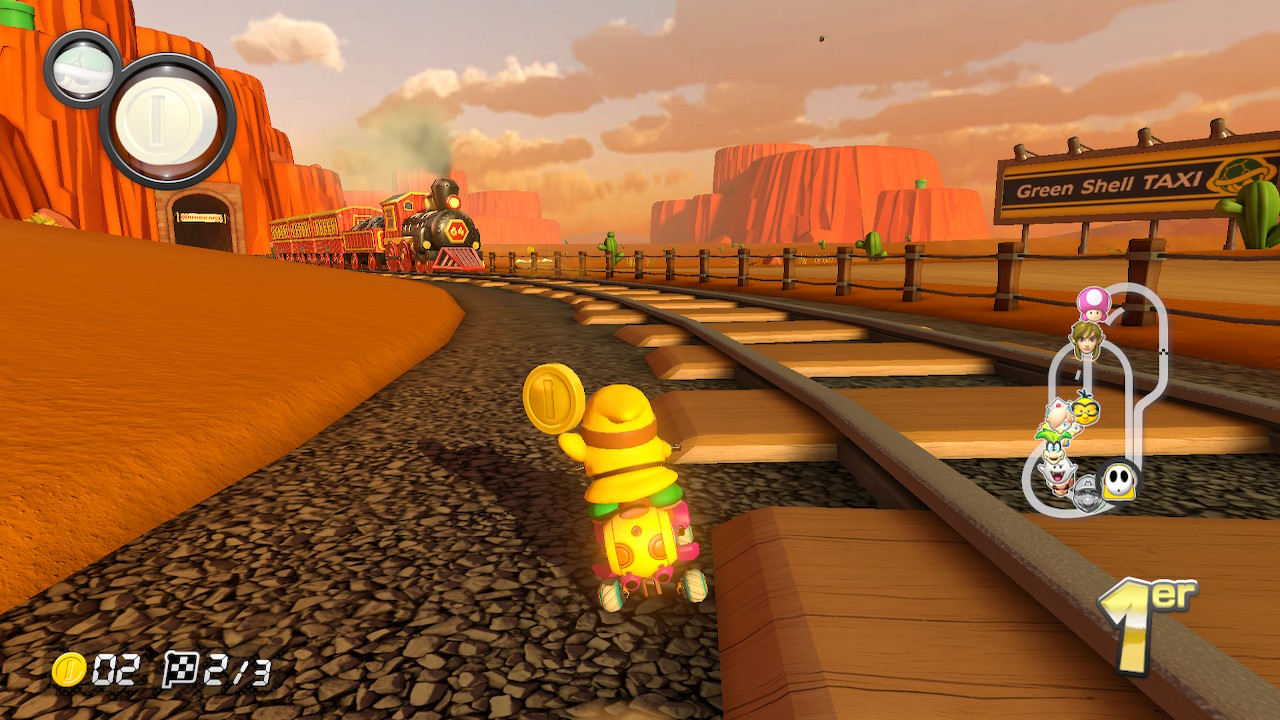Select the coin item in the main slot
The height and width of the screenshot is (720, 1280).
click(167, 121)
